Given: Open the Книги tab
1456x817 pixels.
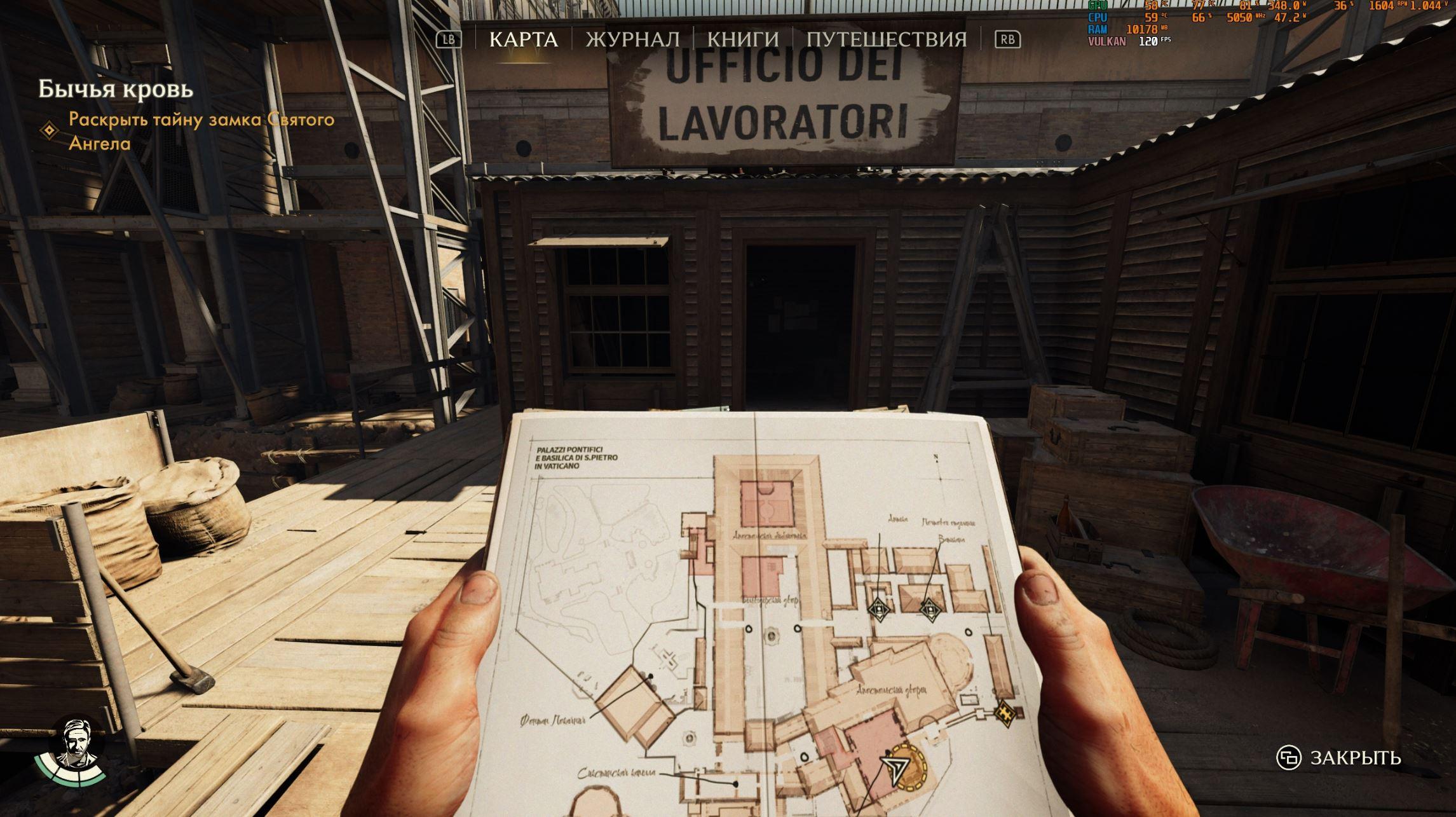Looking at the screenshot, I should [x=743, y=39].
